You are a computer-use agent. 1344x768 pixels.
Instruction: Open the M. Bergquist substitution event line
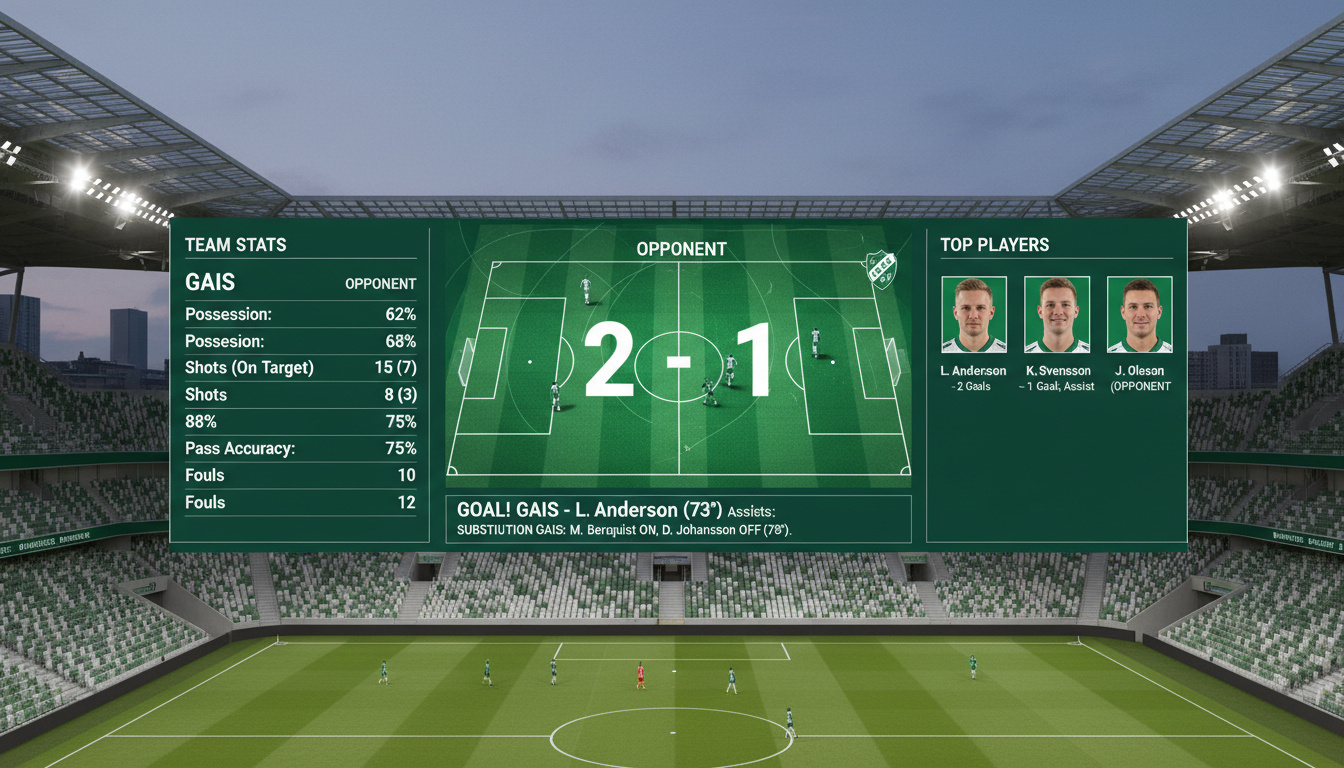[x=623, y=529]
